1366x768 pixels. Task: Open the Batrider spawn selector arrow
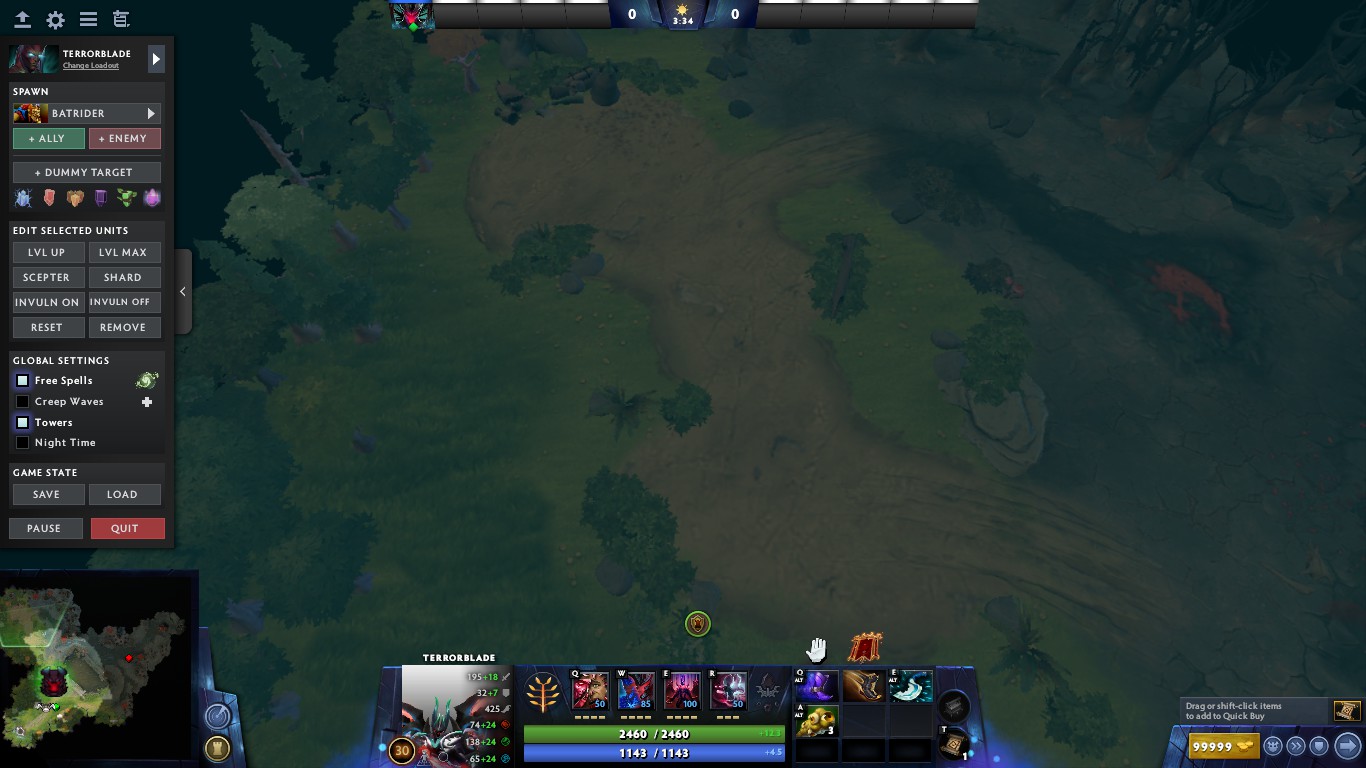(x=151, y=113)
